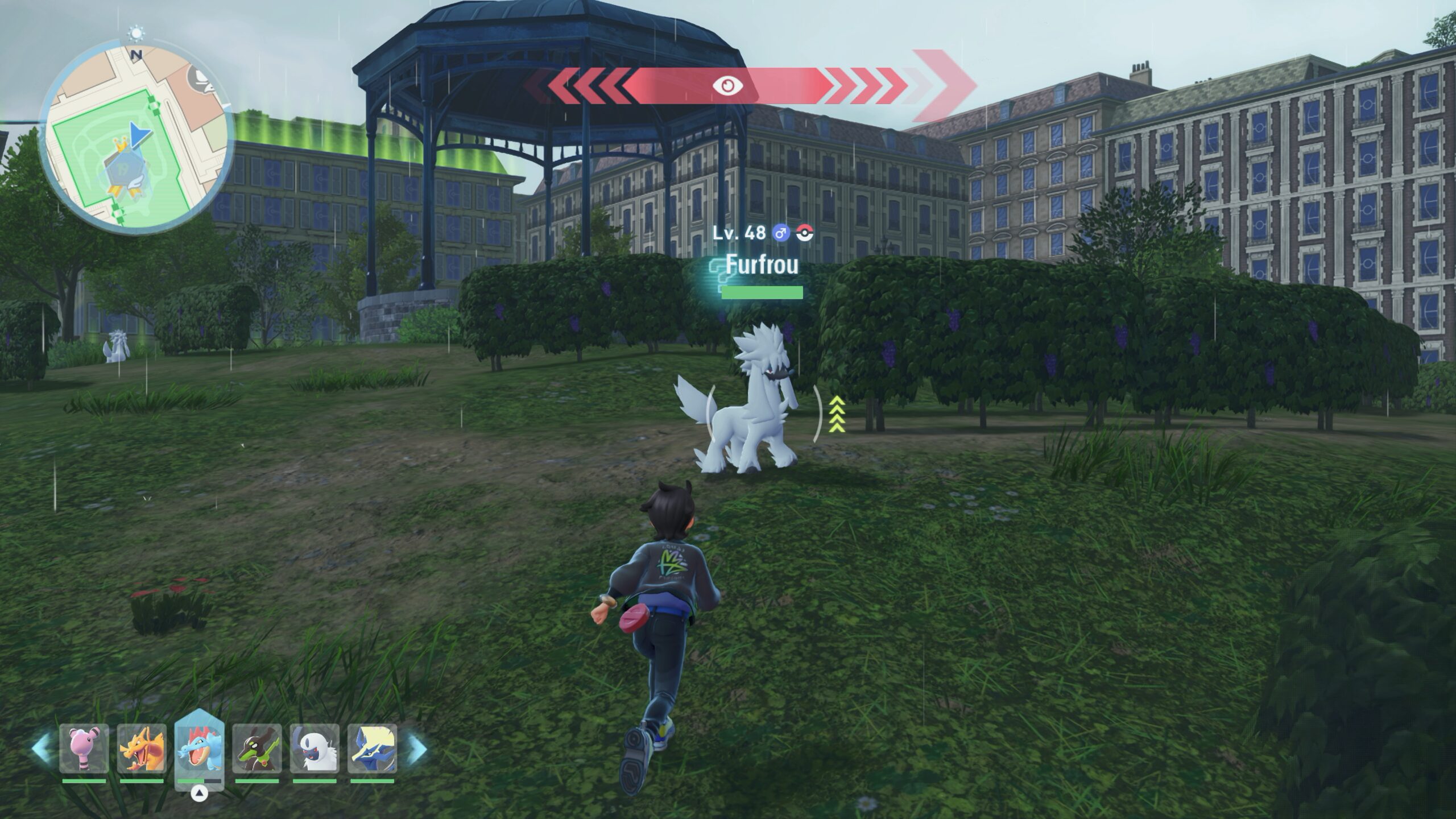
Task: Select the highlighted Feraligatr party slot
Action: [200, 748]
